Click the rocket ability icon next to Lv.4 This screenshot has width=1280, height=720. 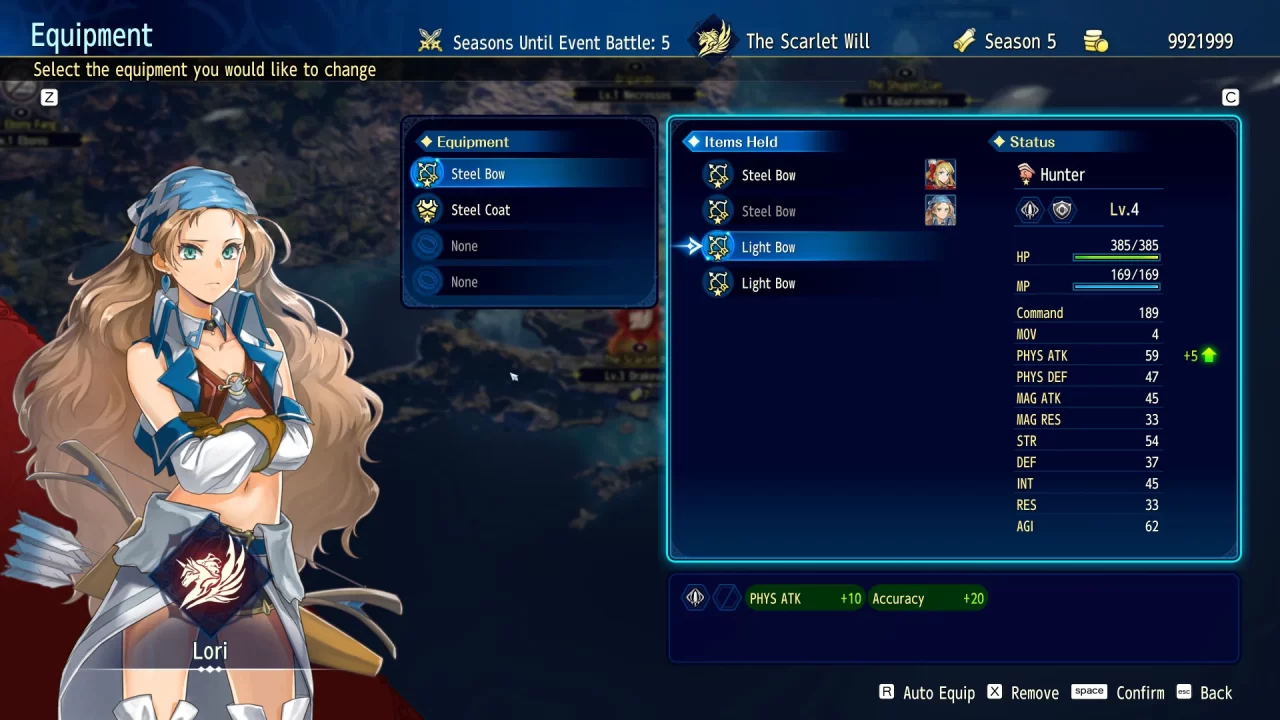pos(1028,209)
